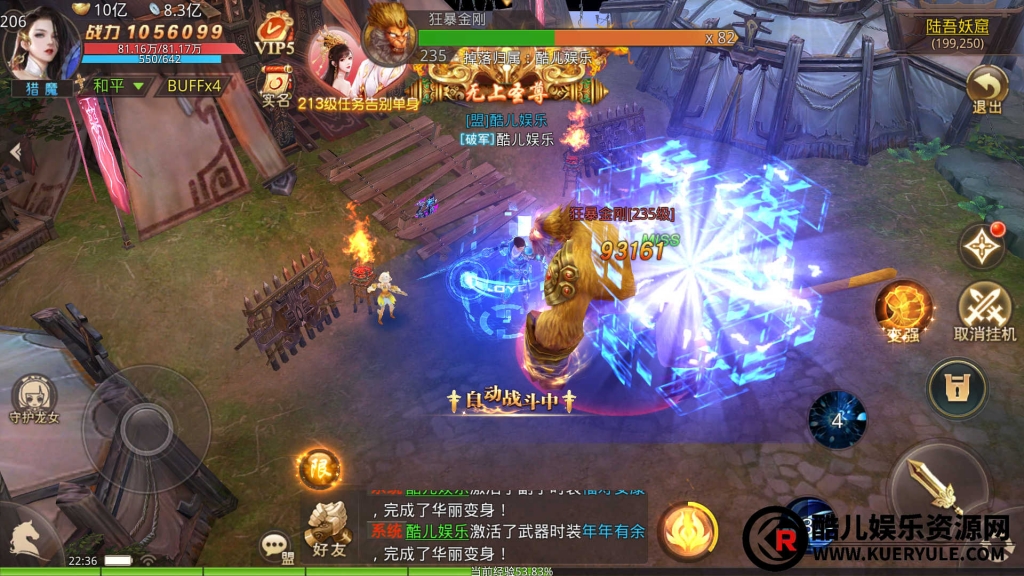1024x576 pixels.
Task: Open the shuriken menu icon with red dot
Action: [982, 245]
